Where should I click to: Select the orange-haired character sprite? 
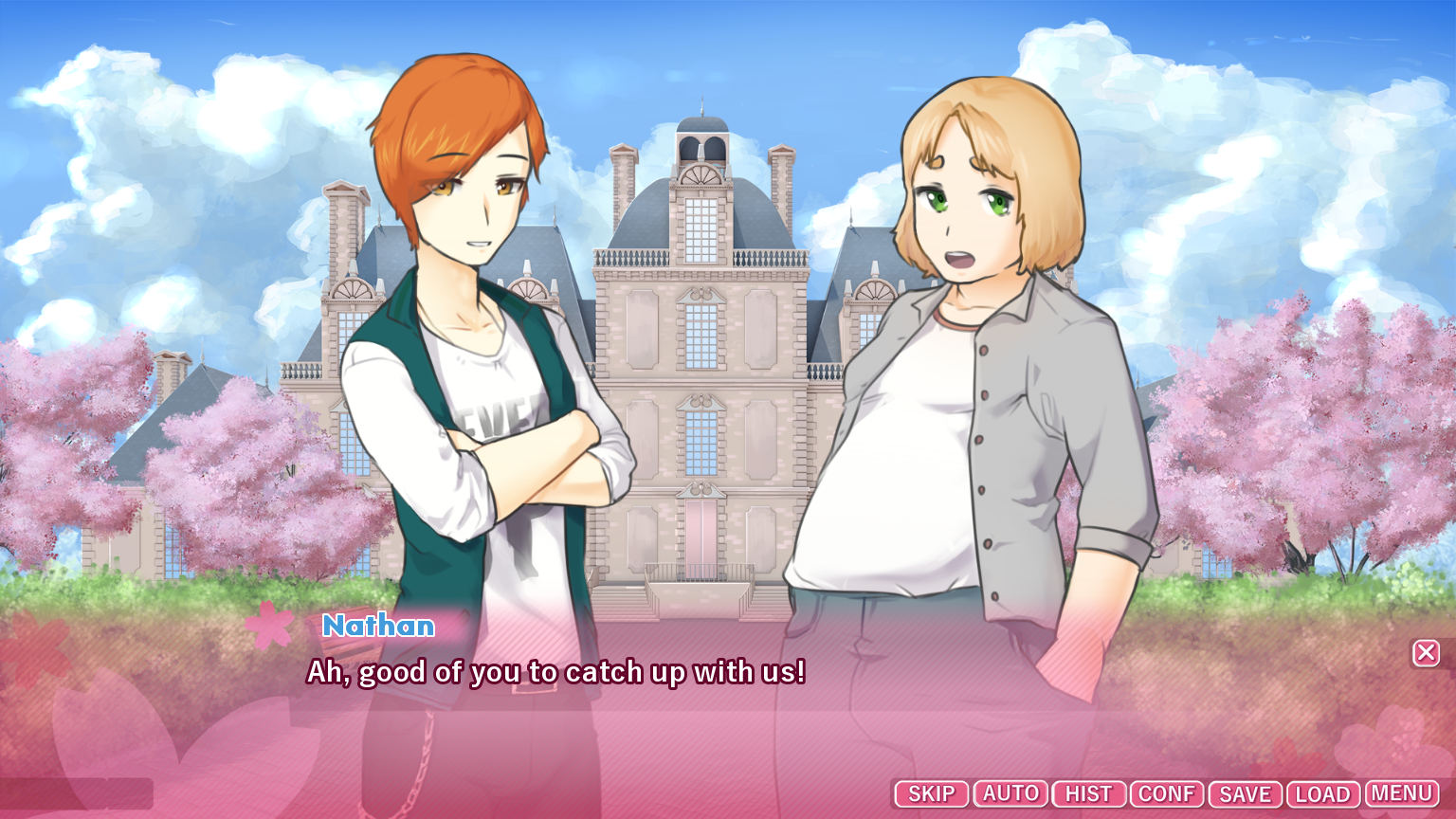click(x=474, y=332)
